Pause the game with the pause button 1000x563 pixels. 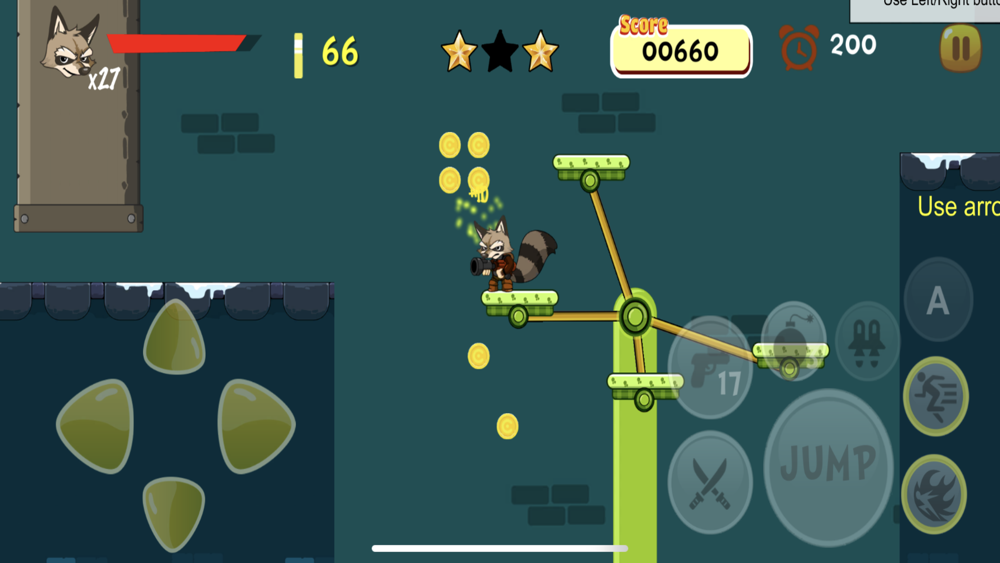(x=960, y=48)
